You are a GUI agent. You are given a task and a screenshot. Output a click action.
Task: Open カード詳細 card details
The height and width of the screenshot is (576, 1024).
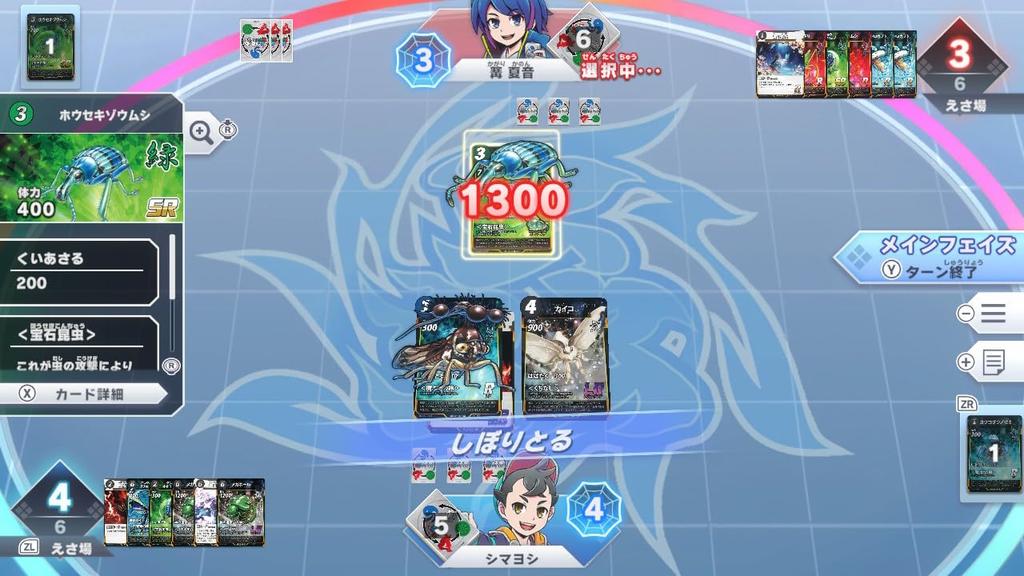pyautogui.click(x=86, y=394)
